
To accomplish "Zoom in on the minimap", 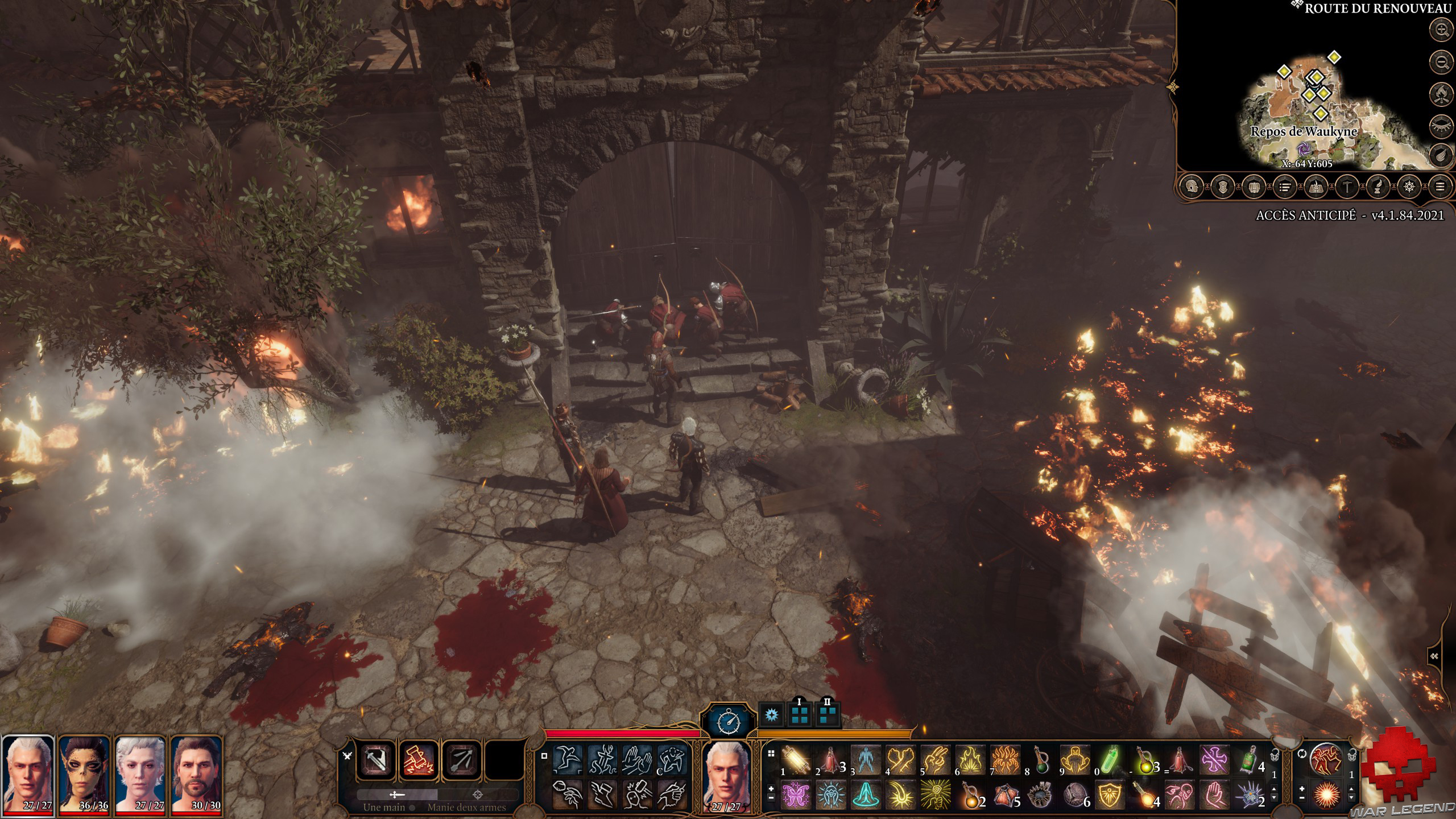I will 1441,30.
